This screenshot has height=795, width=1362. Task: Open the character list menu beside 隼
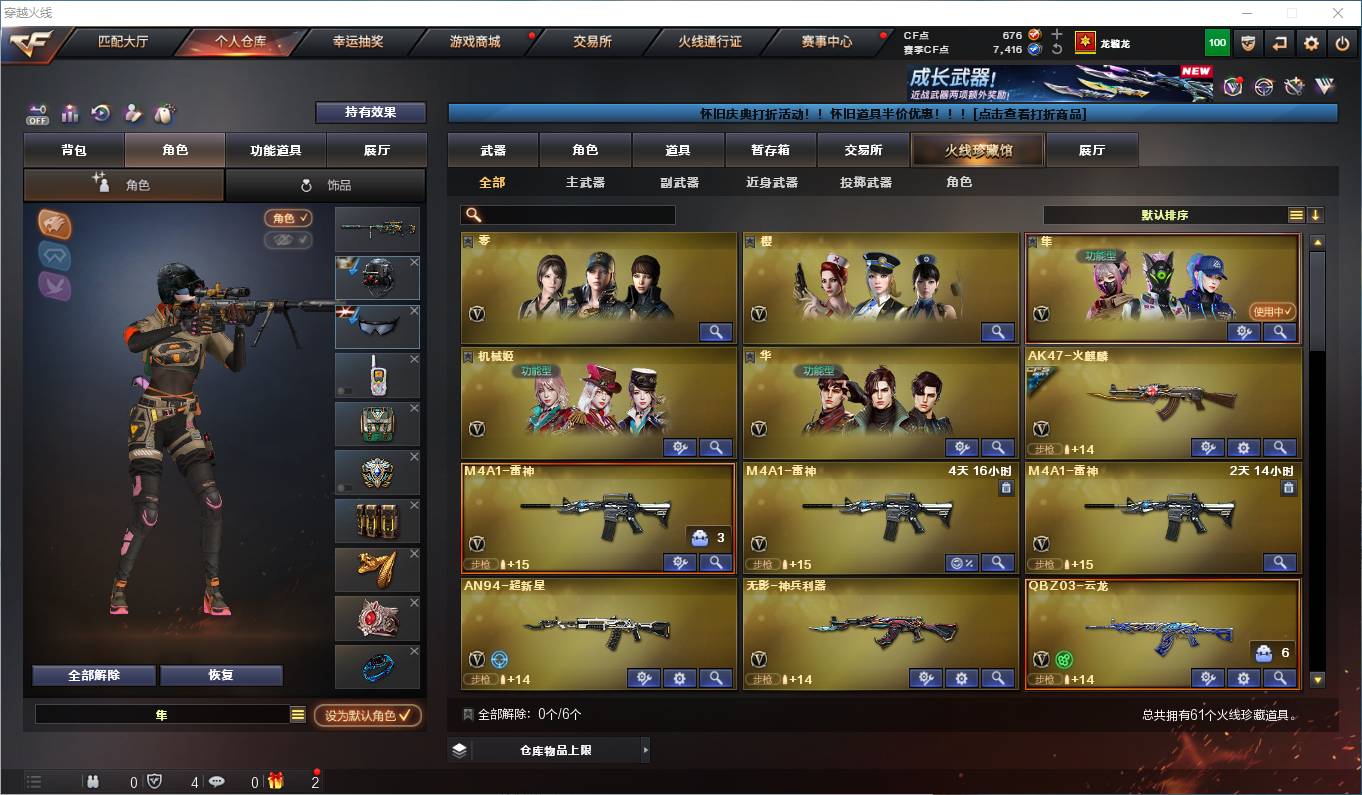(297, 714)
